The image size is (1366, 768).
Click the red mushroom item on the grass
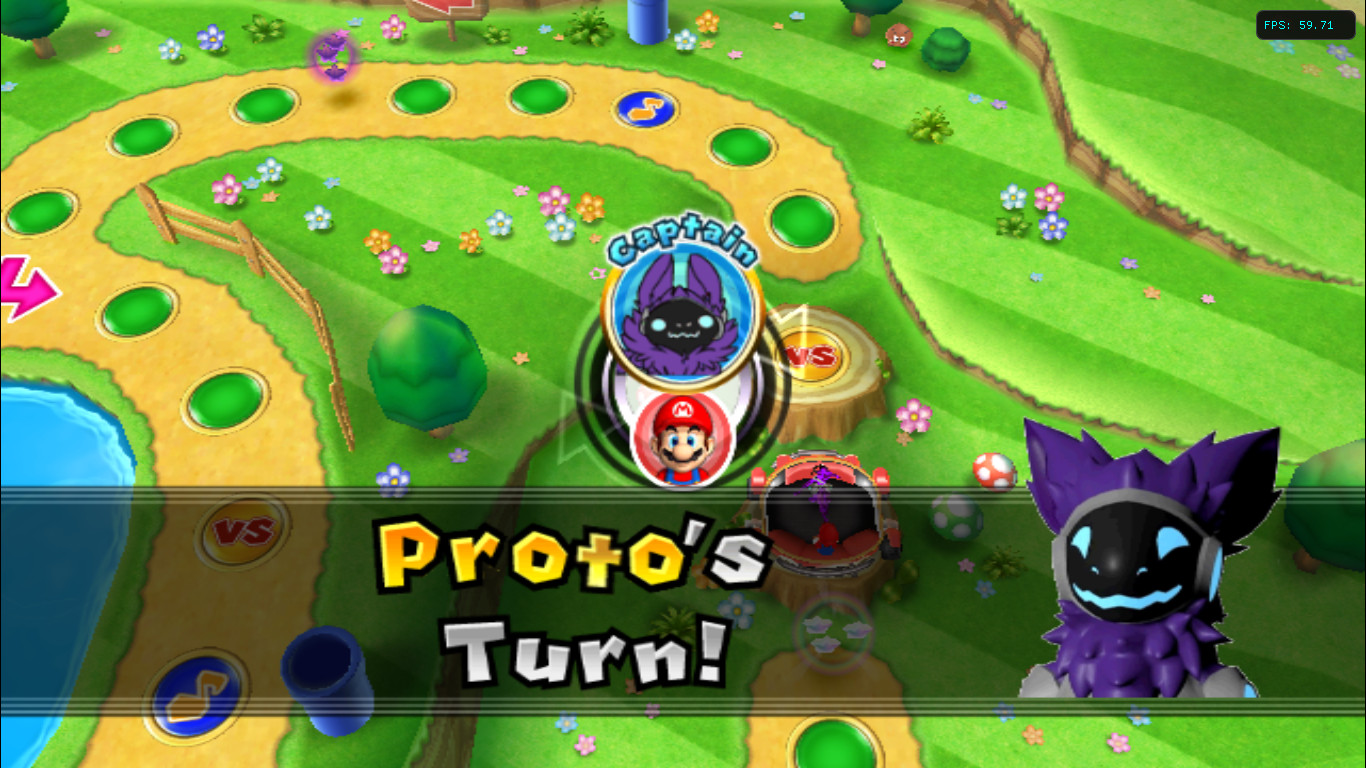coord(996,472)
